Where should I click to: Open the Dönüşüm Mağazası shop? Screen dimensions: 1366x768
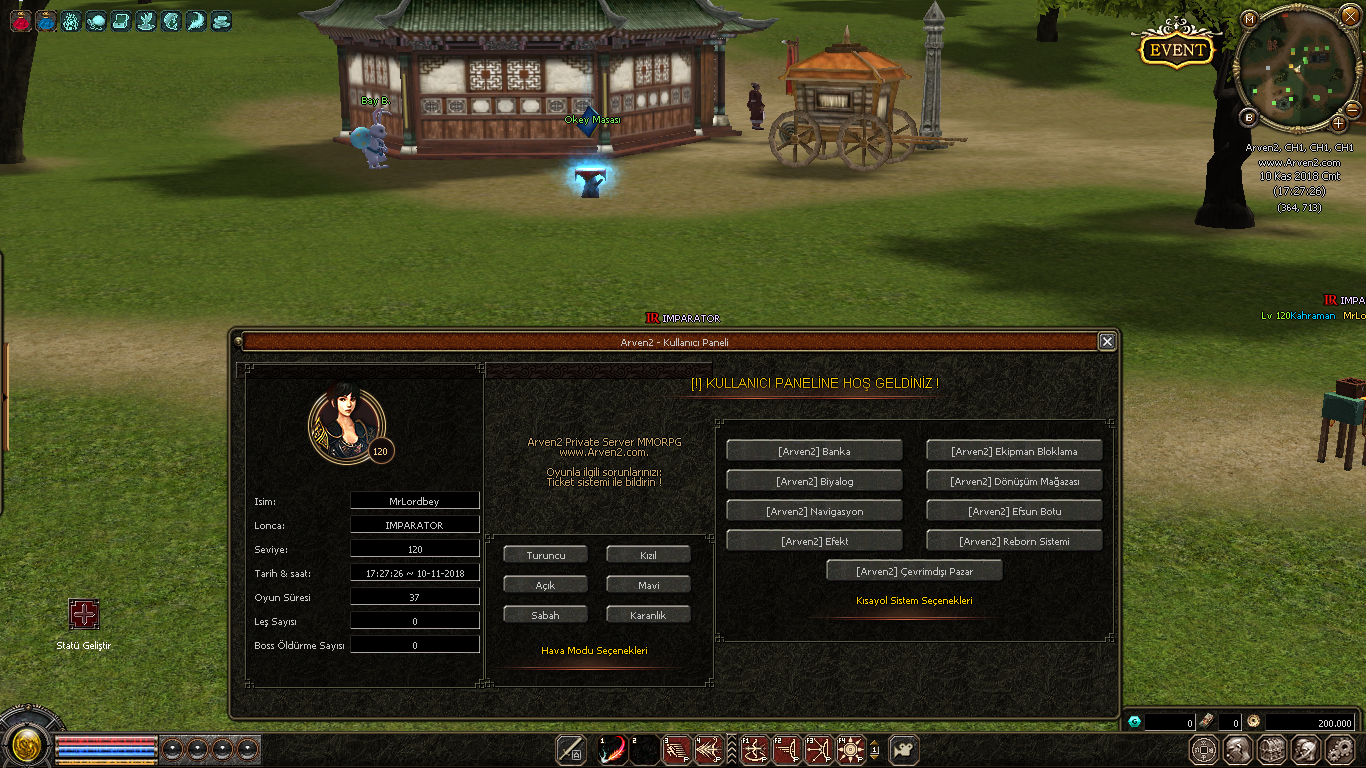[1014, 481]
